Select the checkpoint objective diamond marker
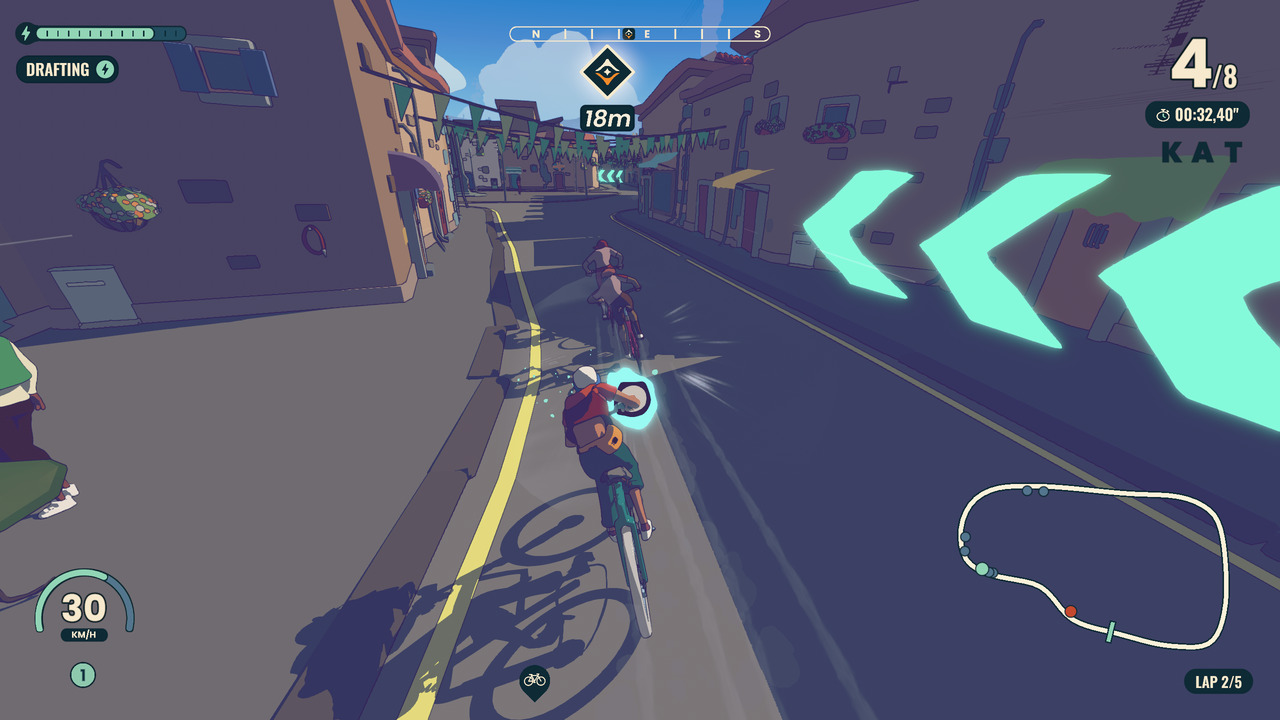Screen dimensions: 1280x720 tap(606, 71)
